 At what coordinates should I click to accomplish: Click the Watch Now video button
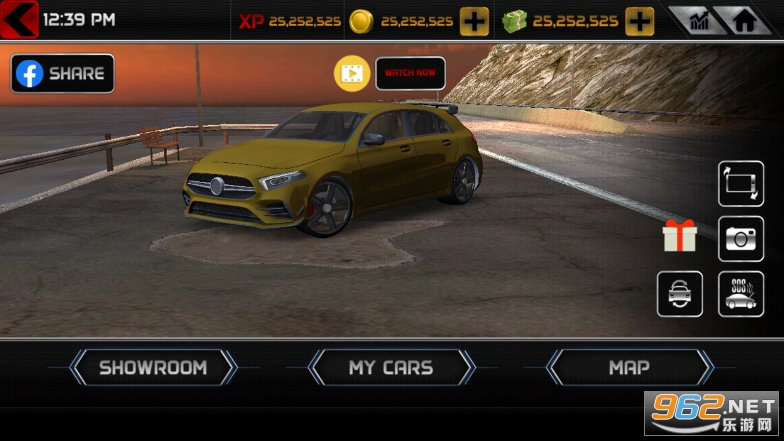click(410, 73)
